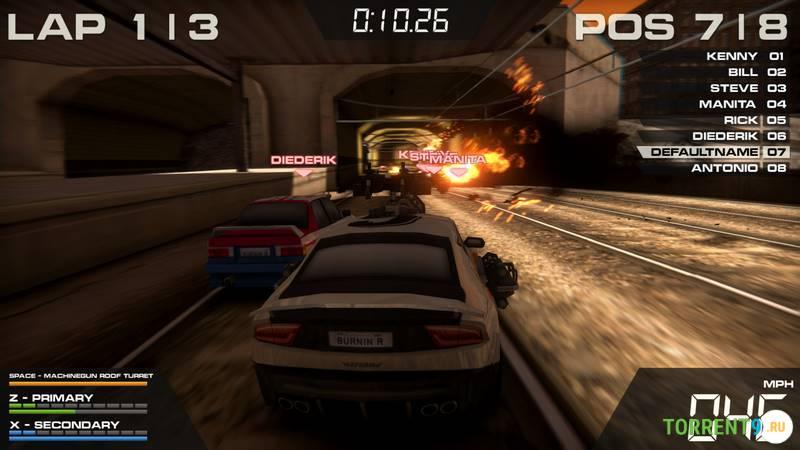Image resolution: width=800 pixels, height=450 pixels.
Task: Click Manita's row in the standings list
Action: click(x=743, y=104)
